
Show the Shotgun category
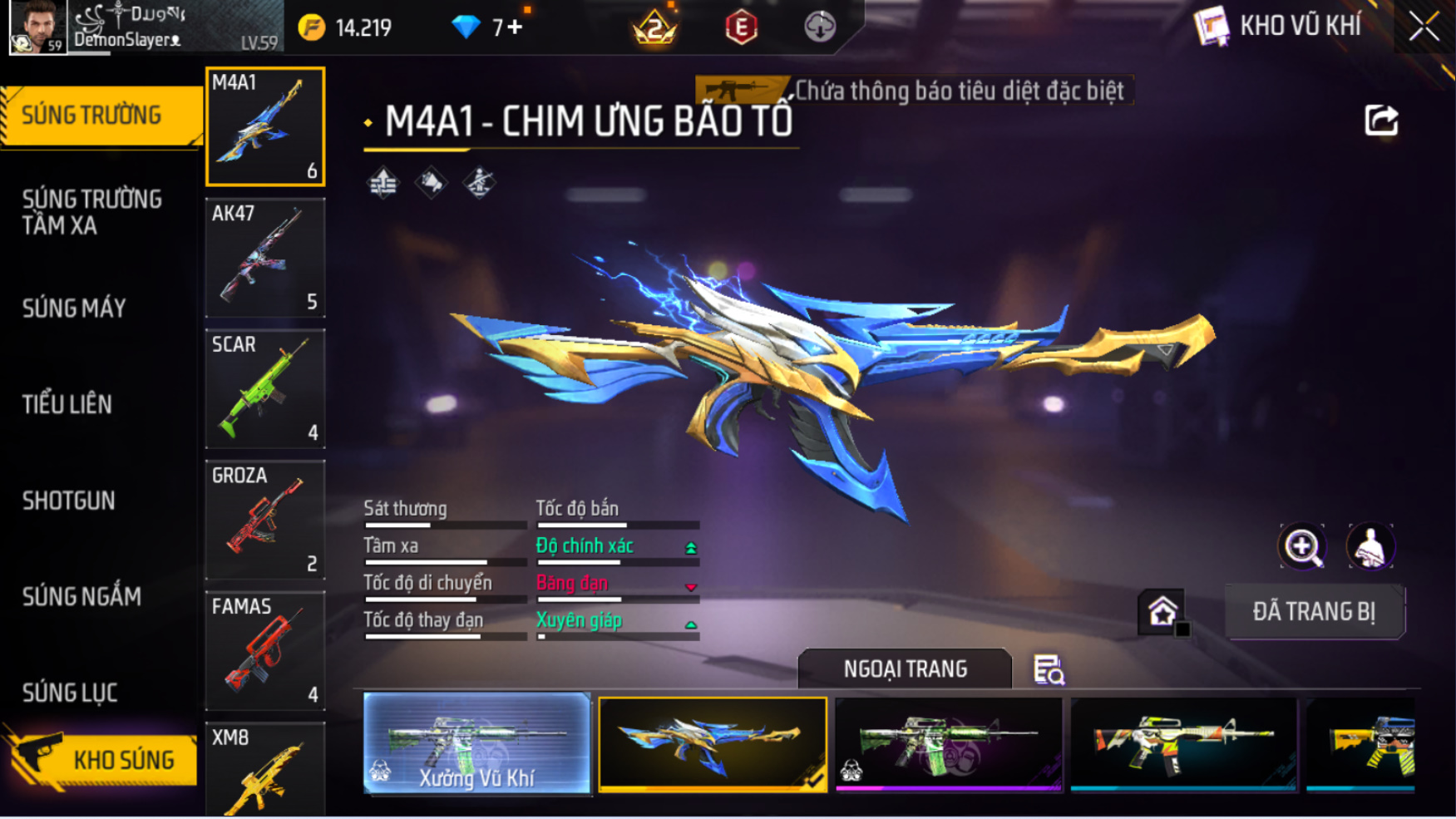pos(69,501)
